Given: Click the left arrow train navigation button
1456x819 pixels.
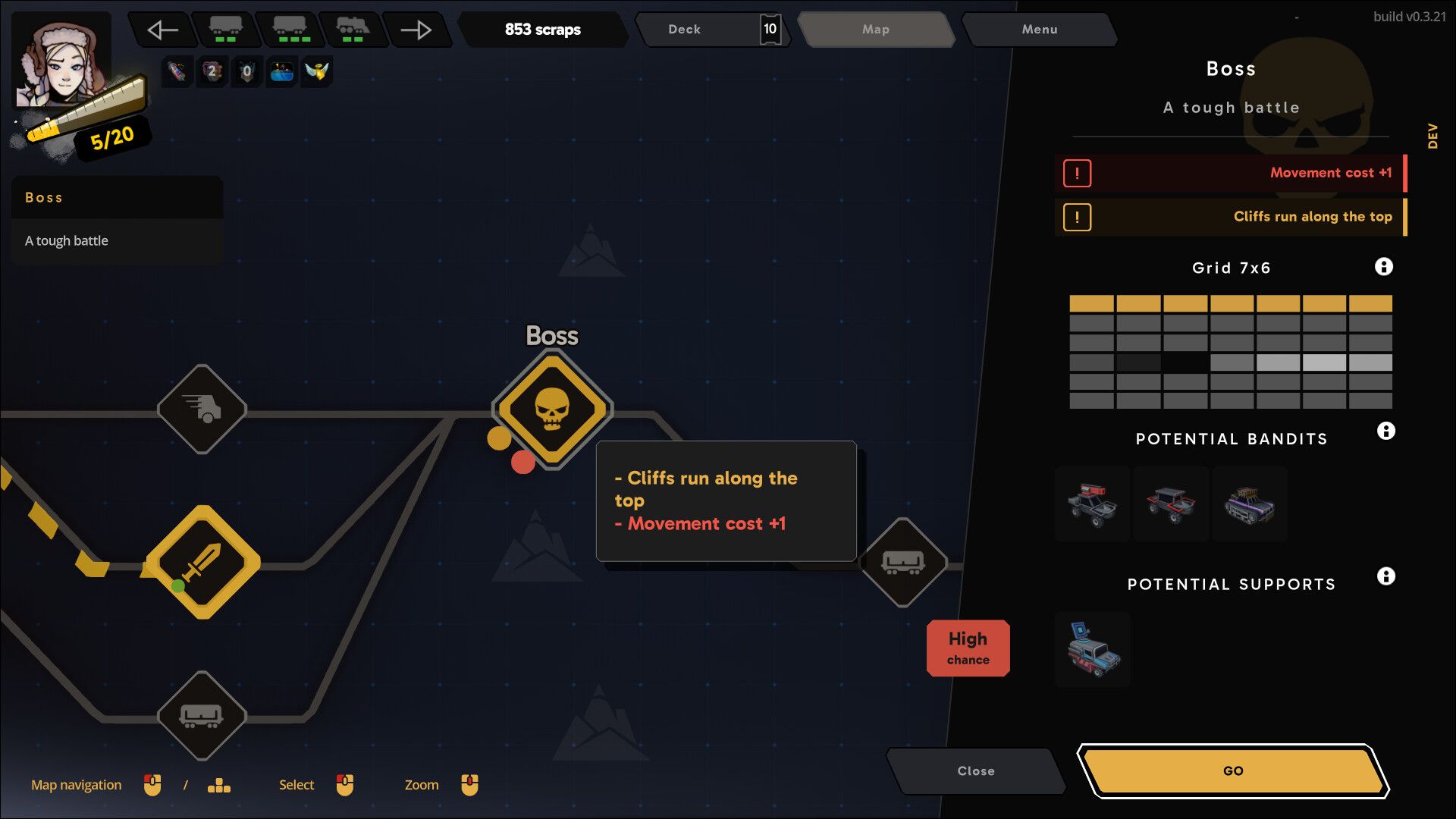Looking at the screenshot, I should 162,30.
